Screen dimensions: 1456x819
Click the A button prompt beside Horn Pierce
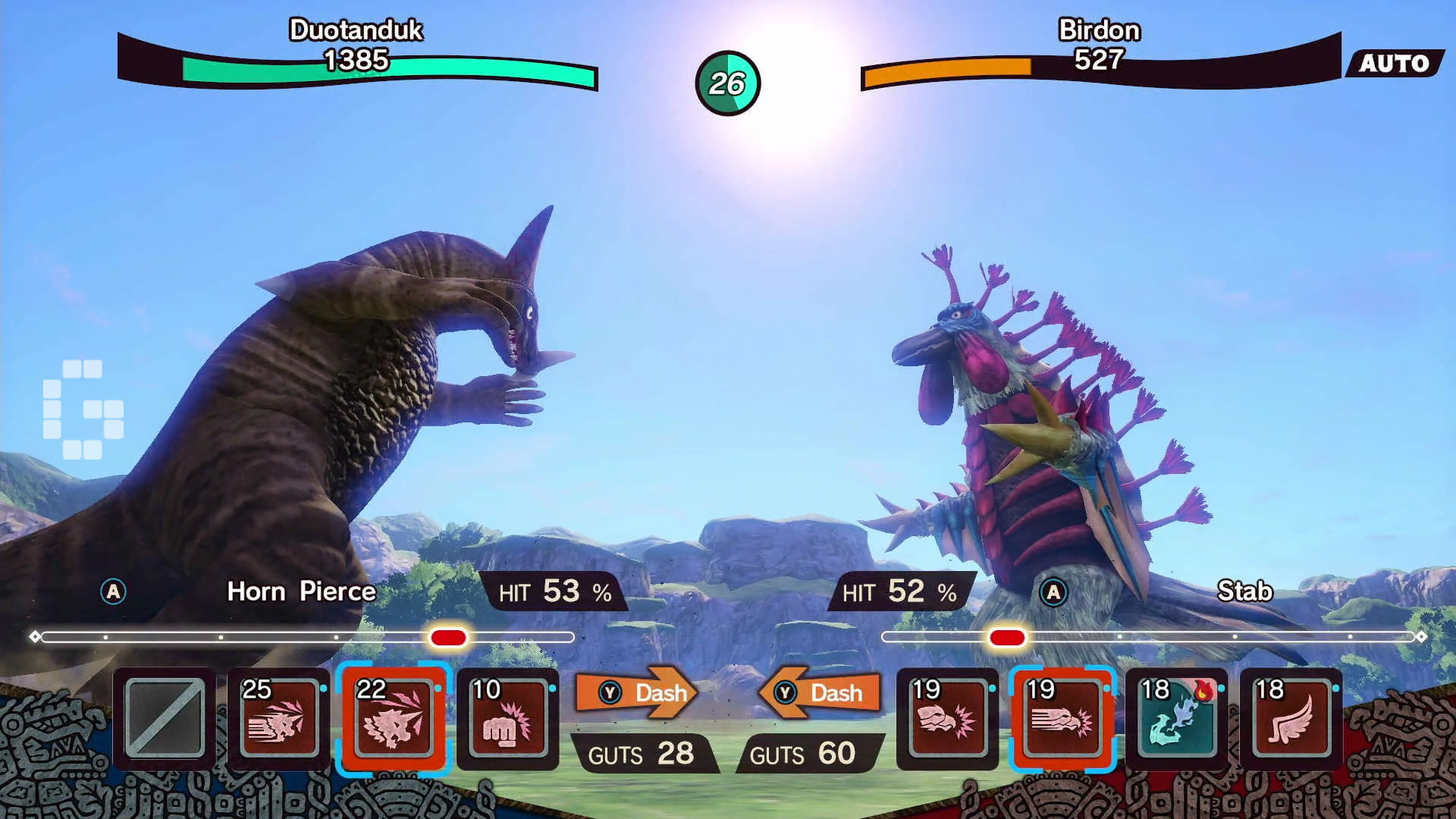coord(115,593)
